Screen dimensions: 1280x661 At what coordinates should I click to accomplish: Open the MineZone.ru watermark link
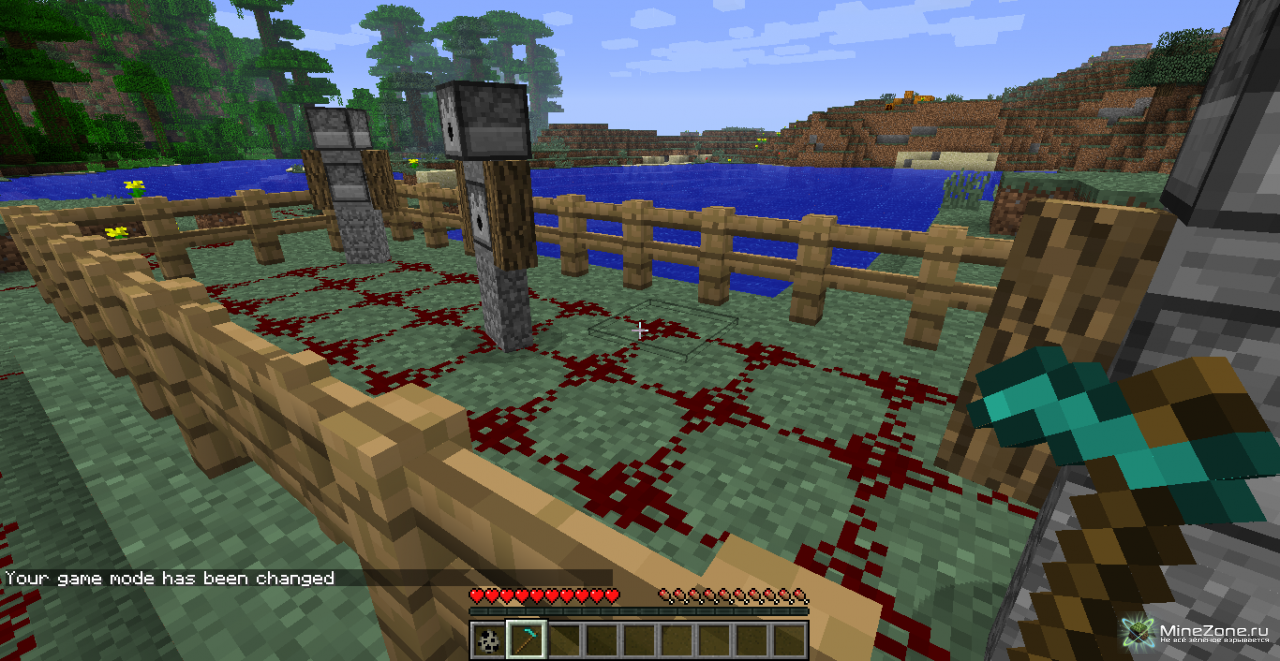click(1198, 632)
